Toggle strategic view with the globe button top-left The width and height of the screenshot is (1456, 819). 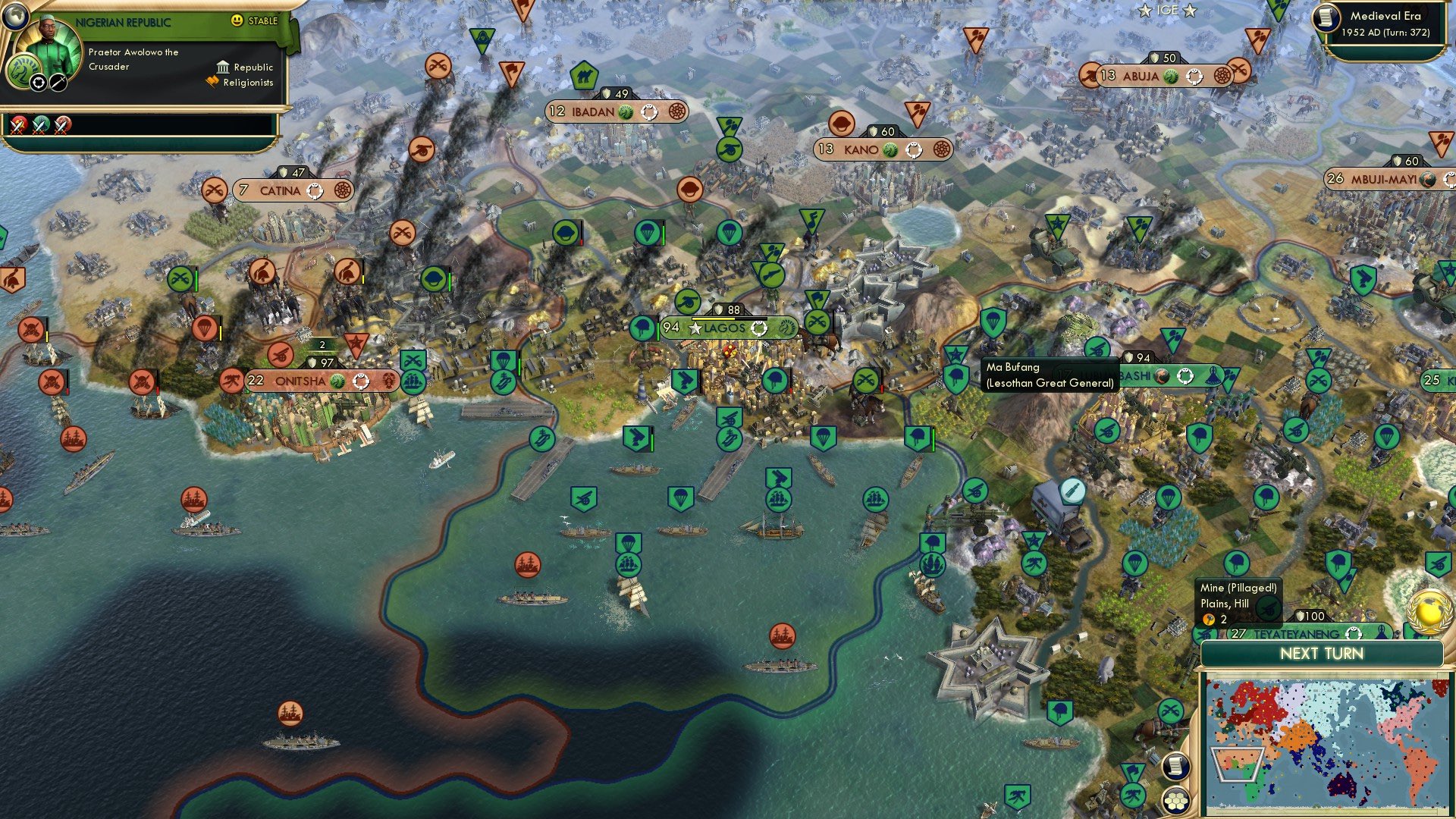point(16,17)
